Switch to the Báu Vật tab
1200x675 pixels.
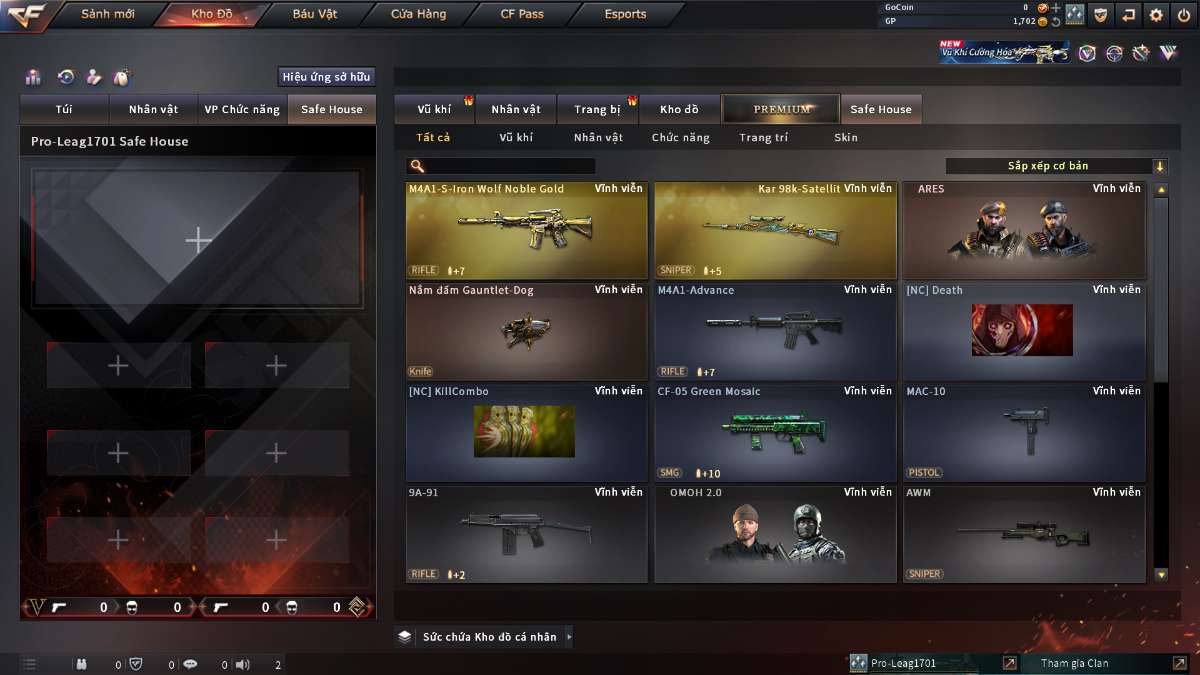[315, 14]
